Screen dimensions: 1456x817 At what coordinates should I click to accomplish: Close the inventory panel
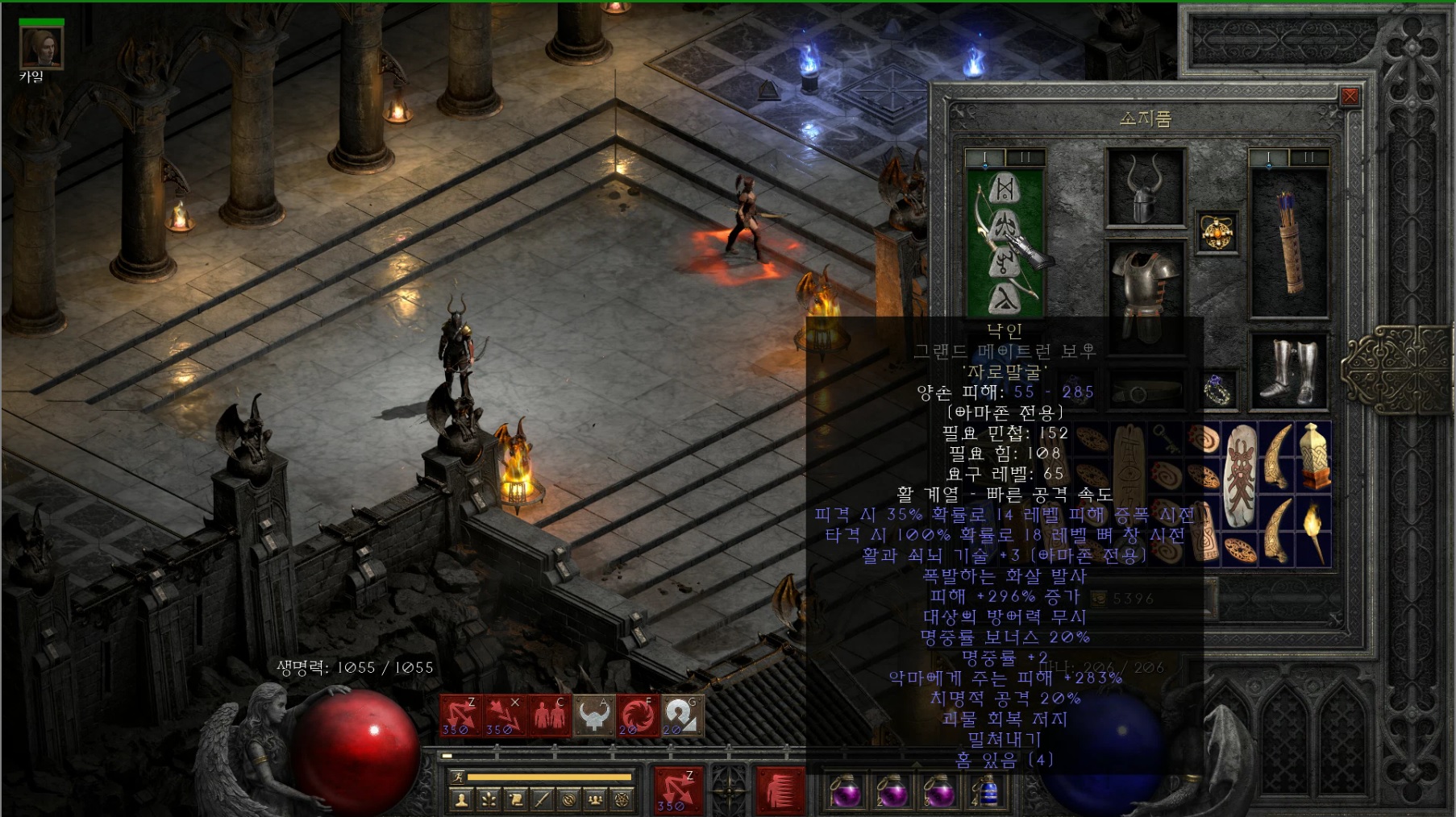[1350, 97]
